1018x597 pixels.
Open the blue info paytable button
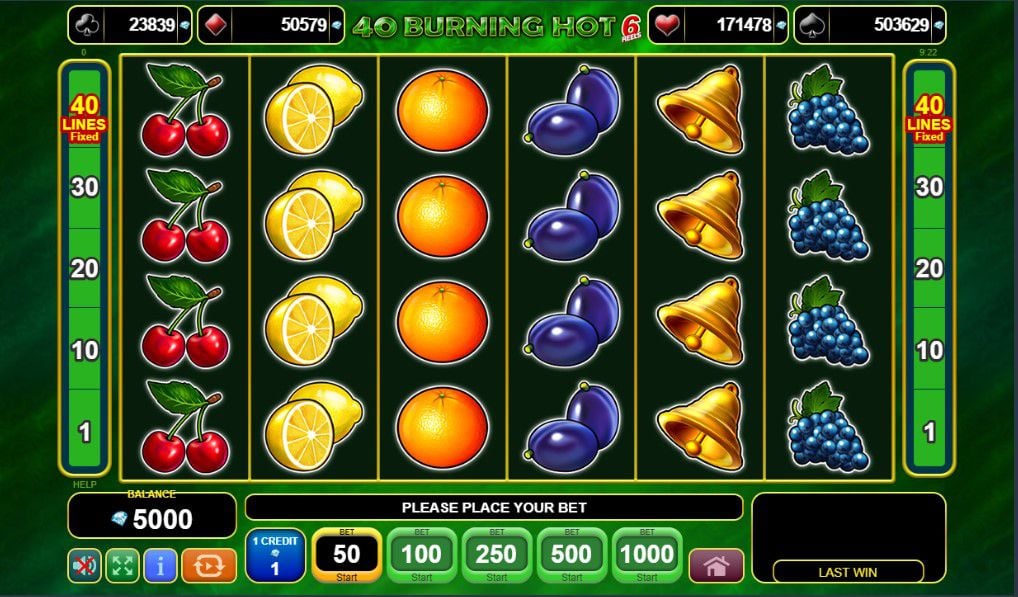160,566
